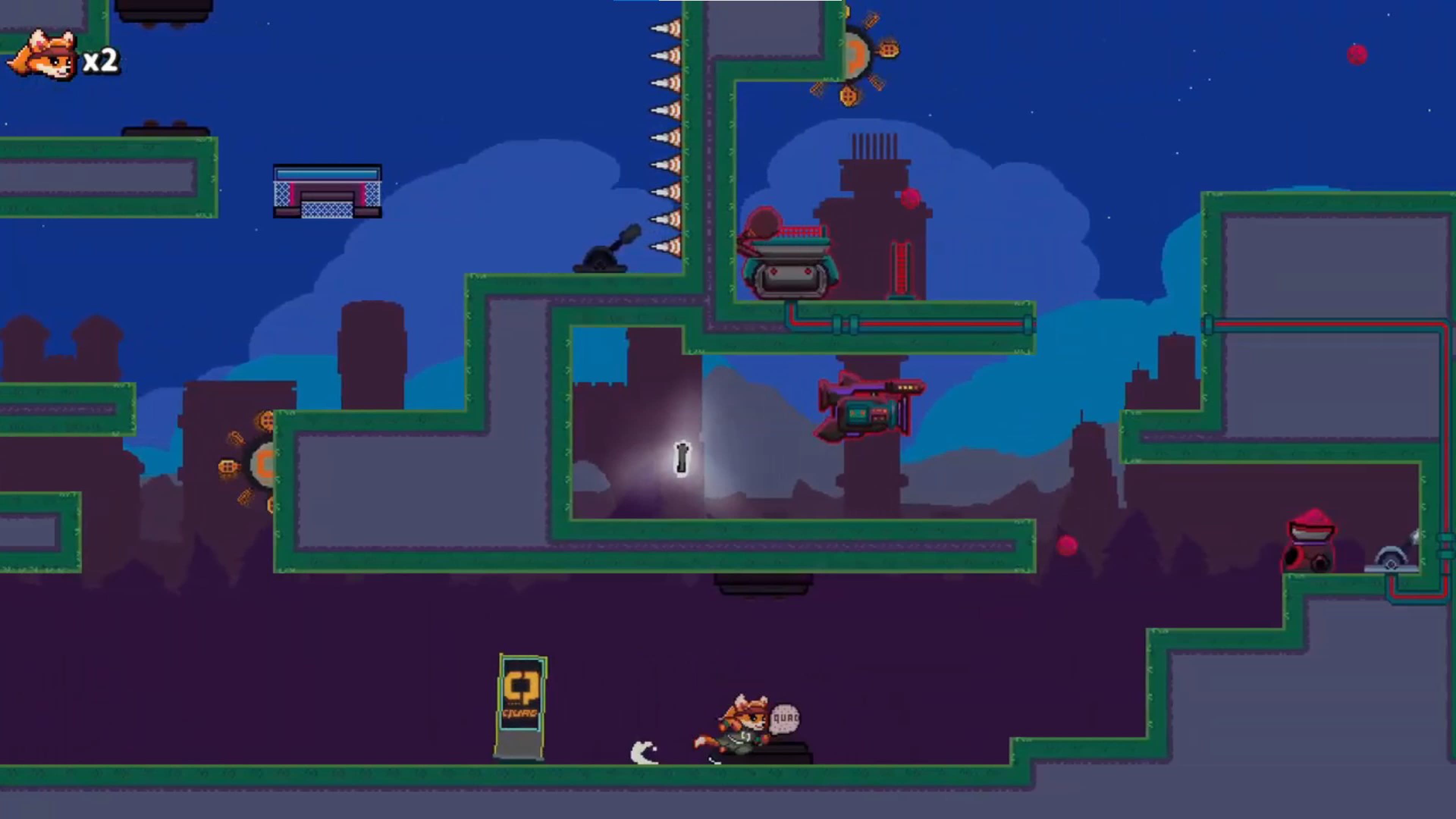The width and height of the screenshot is (1456, 819).
Task: Click the white smoke puff behind the fox
Action: tap(642, 752)
